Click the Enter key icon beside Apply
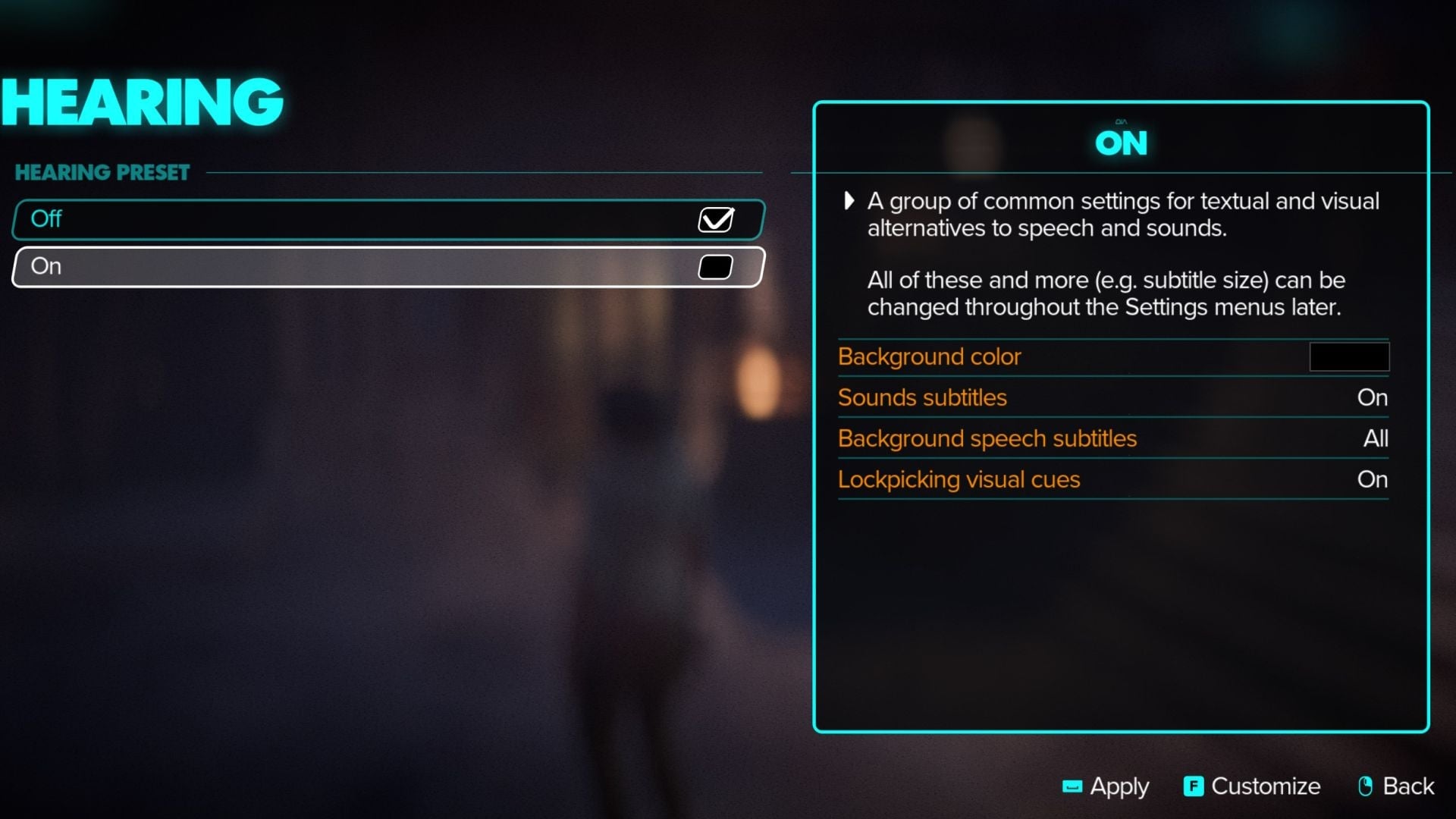1456x819 pixels. (1072, 787)
